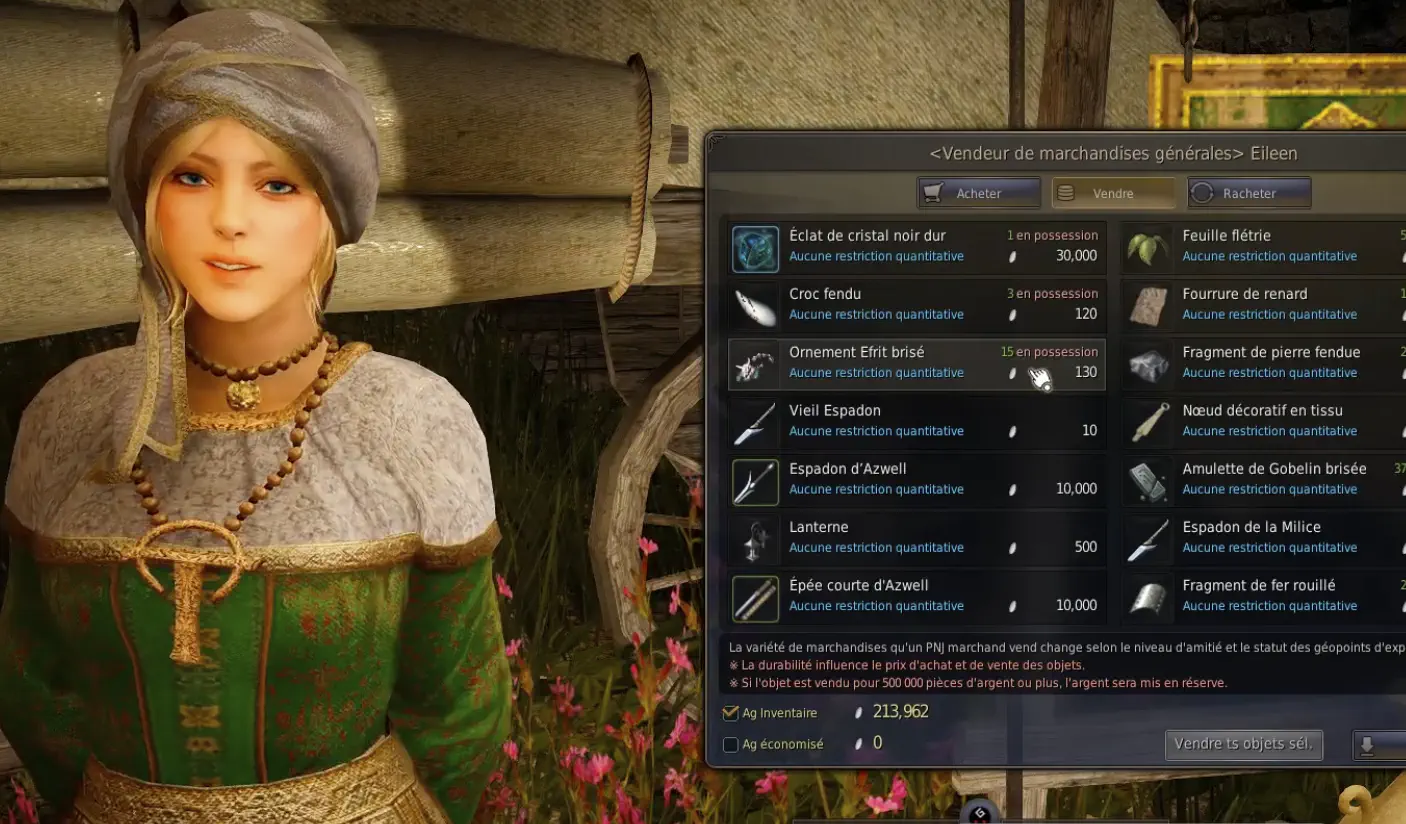Image resolution: width=1406 pixels, height=824 pixels.
Task: Click the Fragment de fer rouillé icon
Action: coord(1147,597)
